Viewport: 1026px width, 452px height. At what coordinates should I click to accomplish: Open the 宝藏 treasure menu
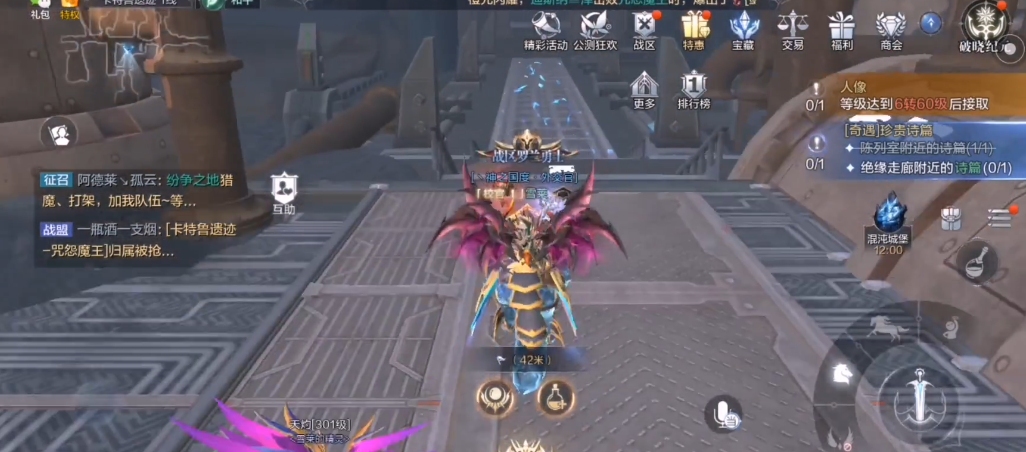pyautogui.click(x=743, y=30)
